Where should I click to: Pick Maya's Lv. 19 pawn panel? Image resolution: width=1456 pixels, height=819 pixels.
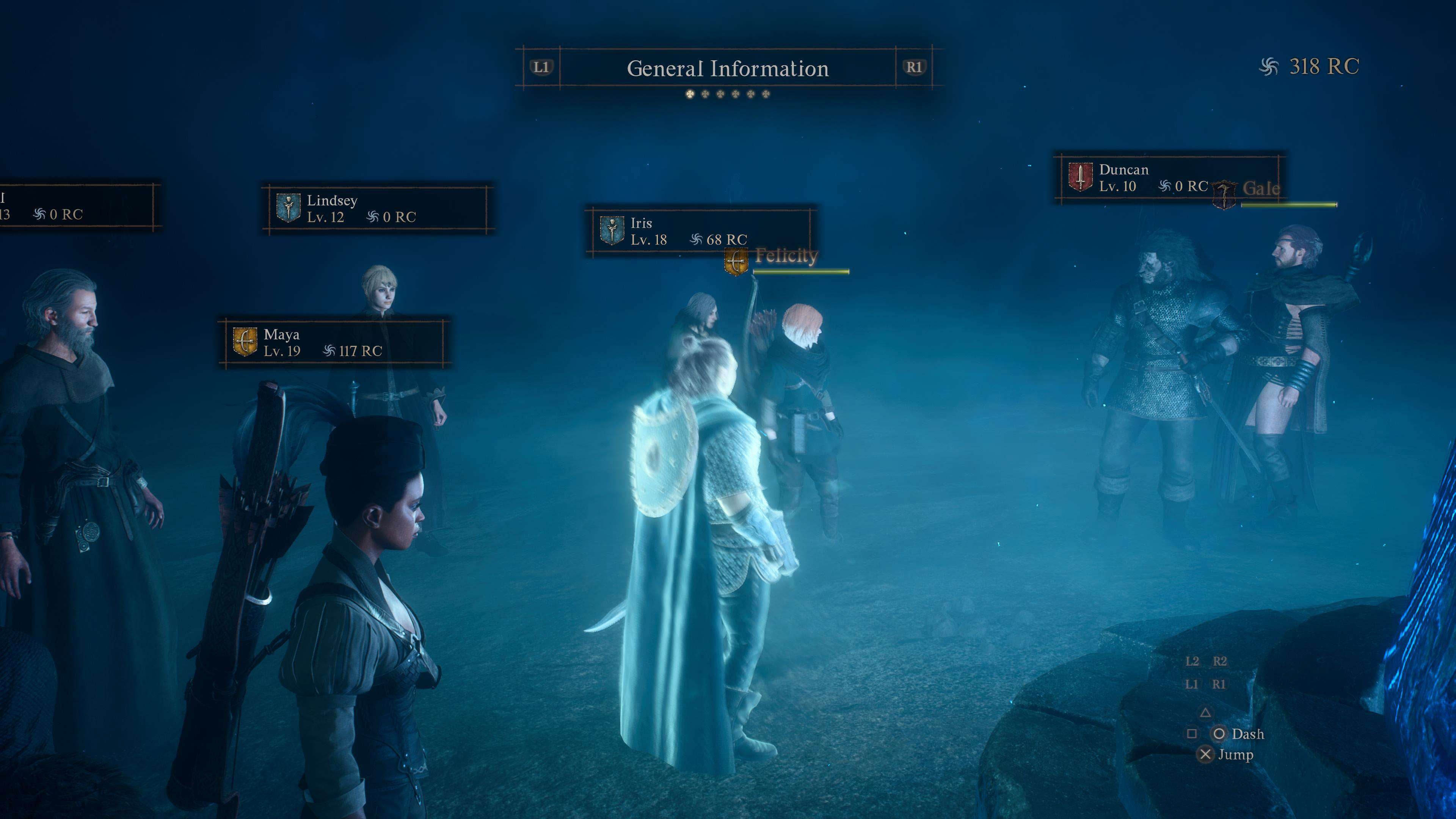(x=334, y=342)
